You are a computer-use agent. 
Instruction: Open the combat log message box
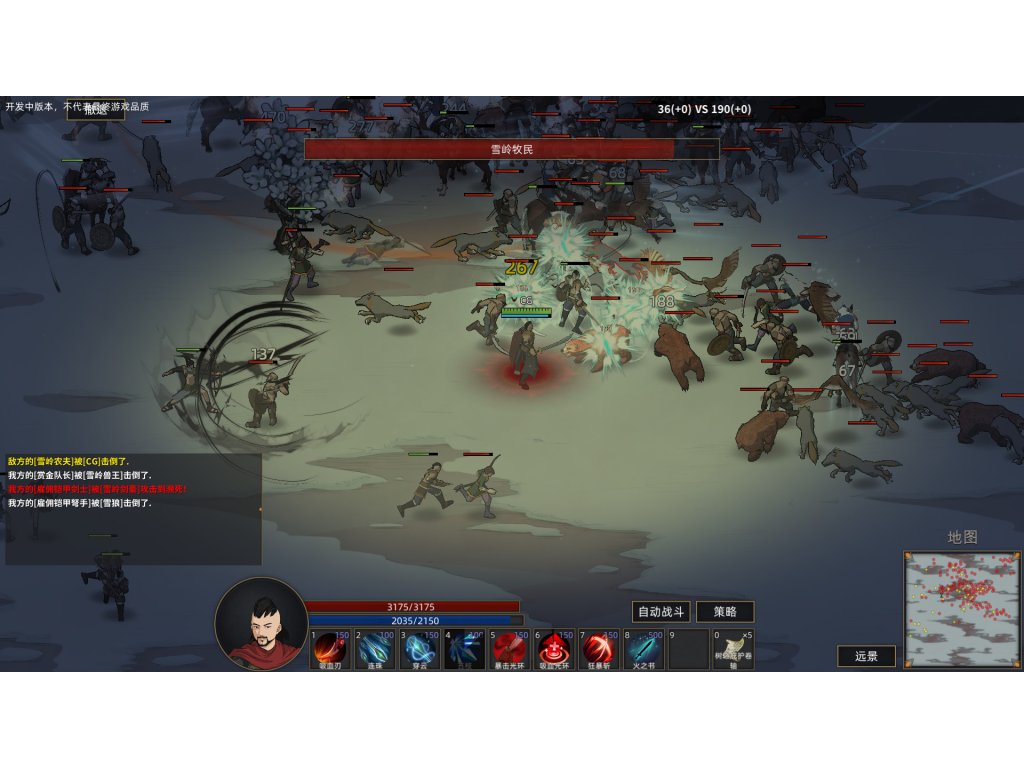[133, 509]
